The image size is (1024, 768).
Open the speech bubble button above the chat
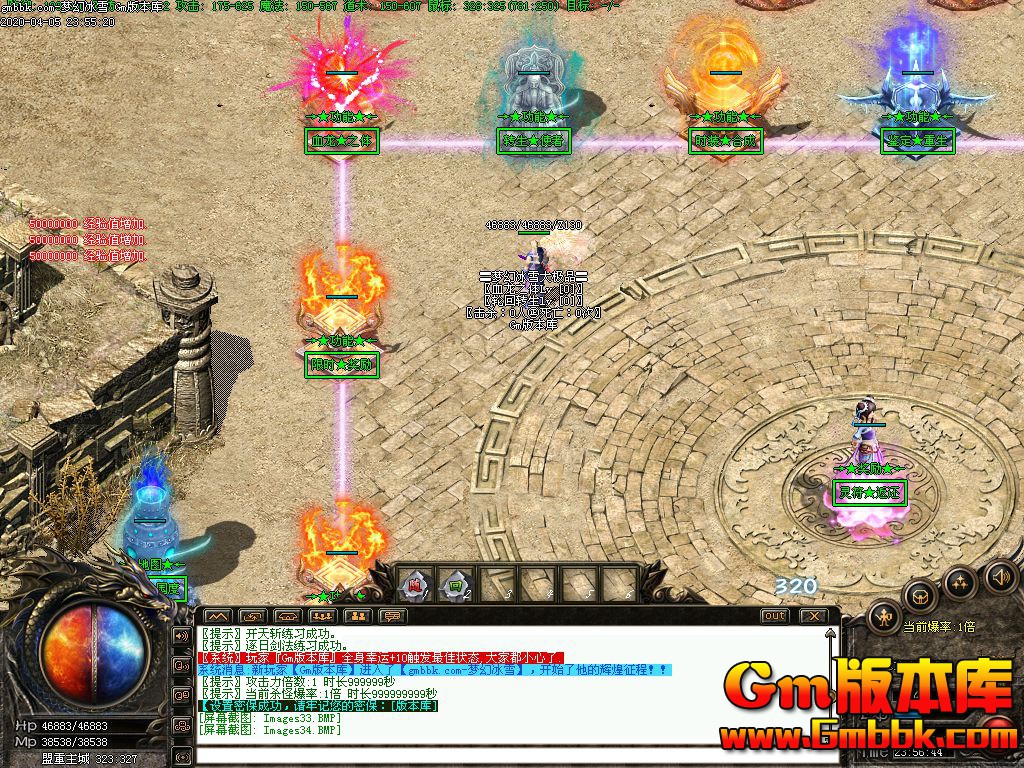(x=391, y=616)
